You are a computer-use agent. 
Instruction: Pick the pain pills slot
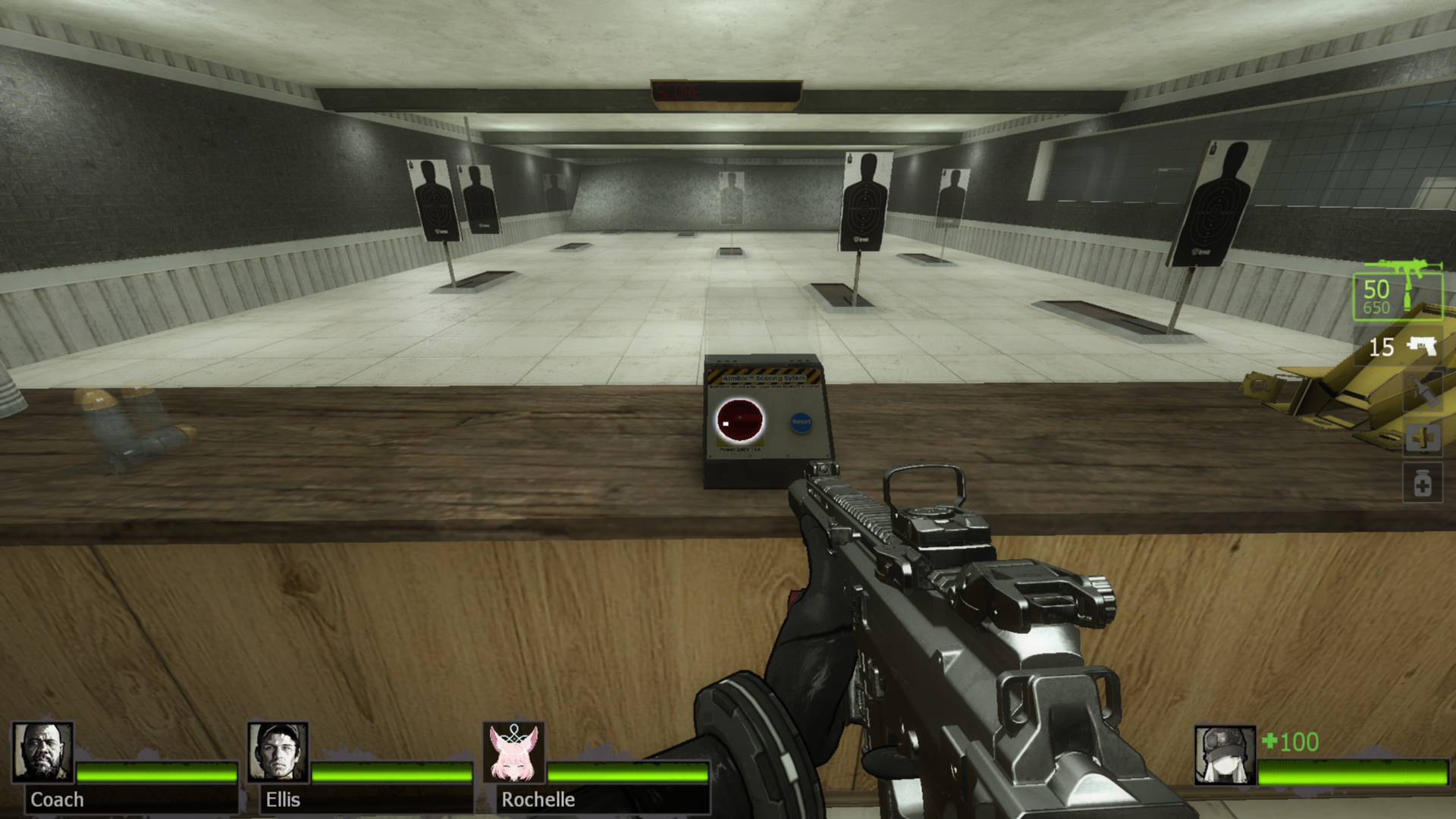tap(1422, 484)
